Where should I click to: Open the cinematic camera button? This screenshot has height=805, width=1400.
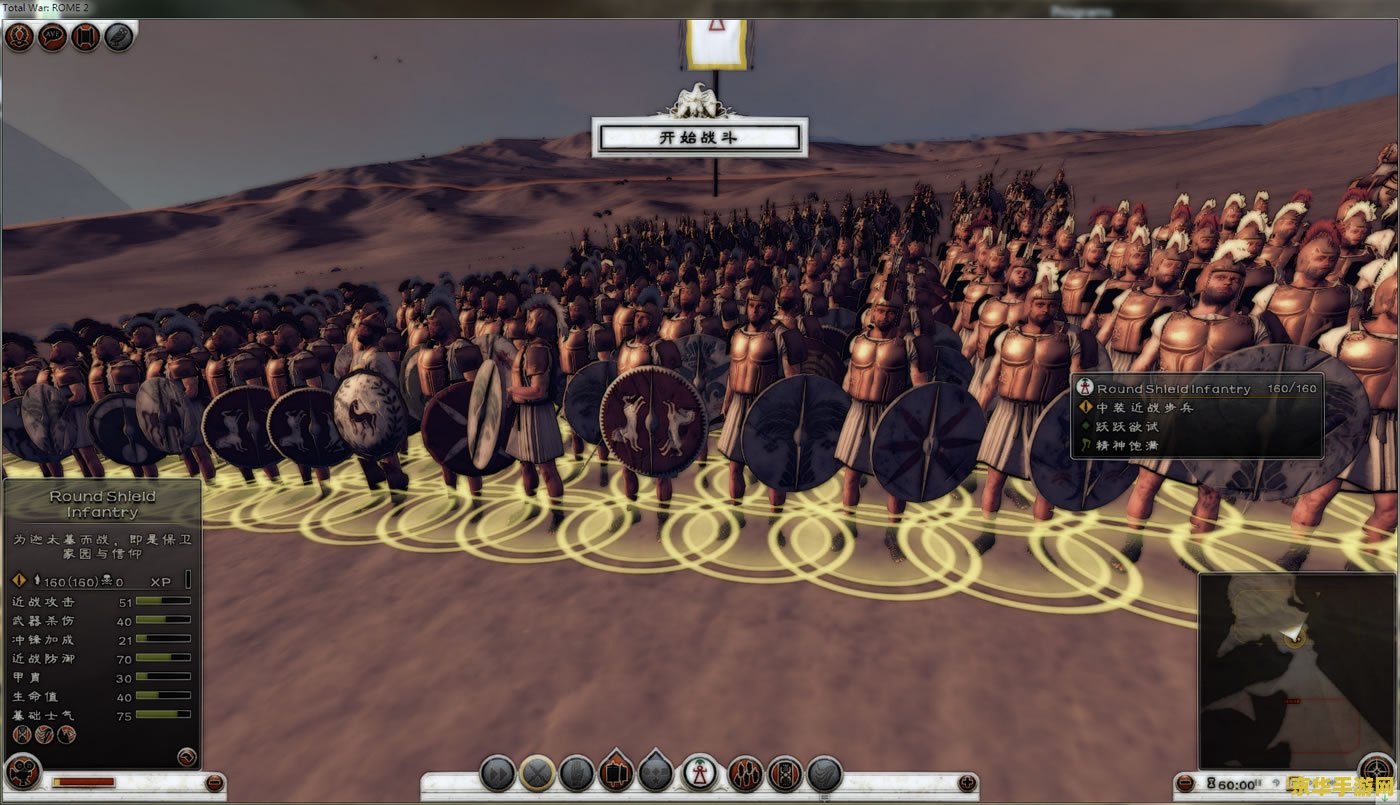(21, 773)
